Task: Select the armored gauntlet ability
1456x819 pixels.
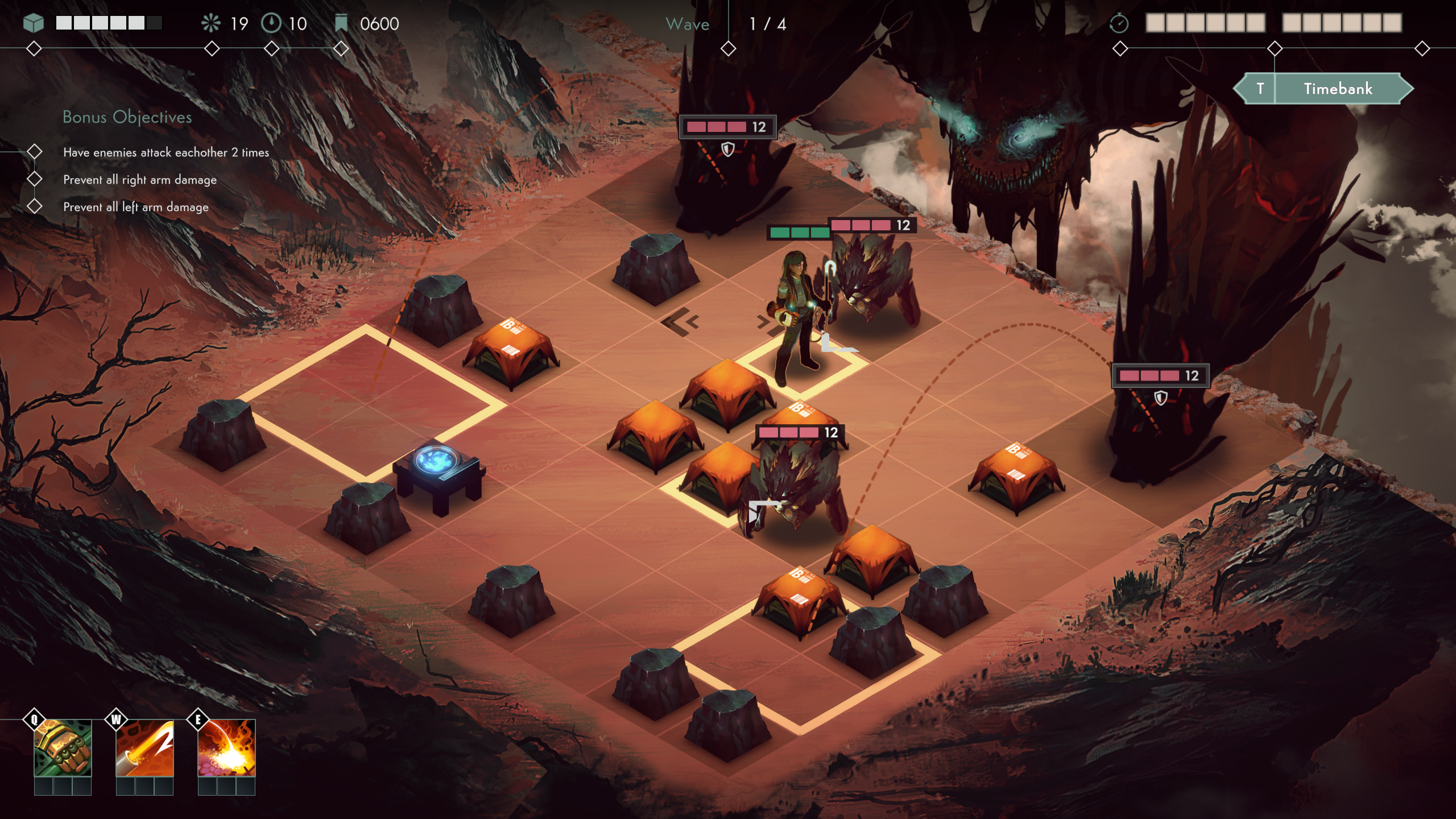Action: coord(63,748)
